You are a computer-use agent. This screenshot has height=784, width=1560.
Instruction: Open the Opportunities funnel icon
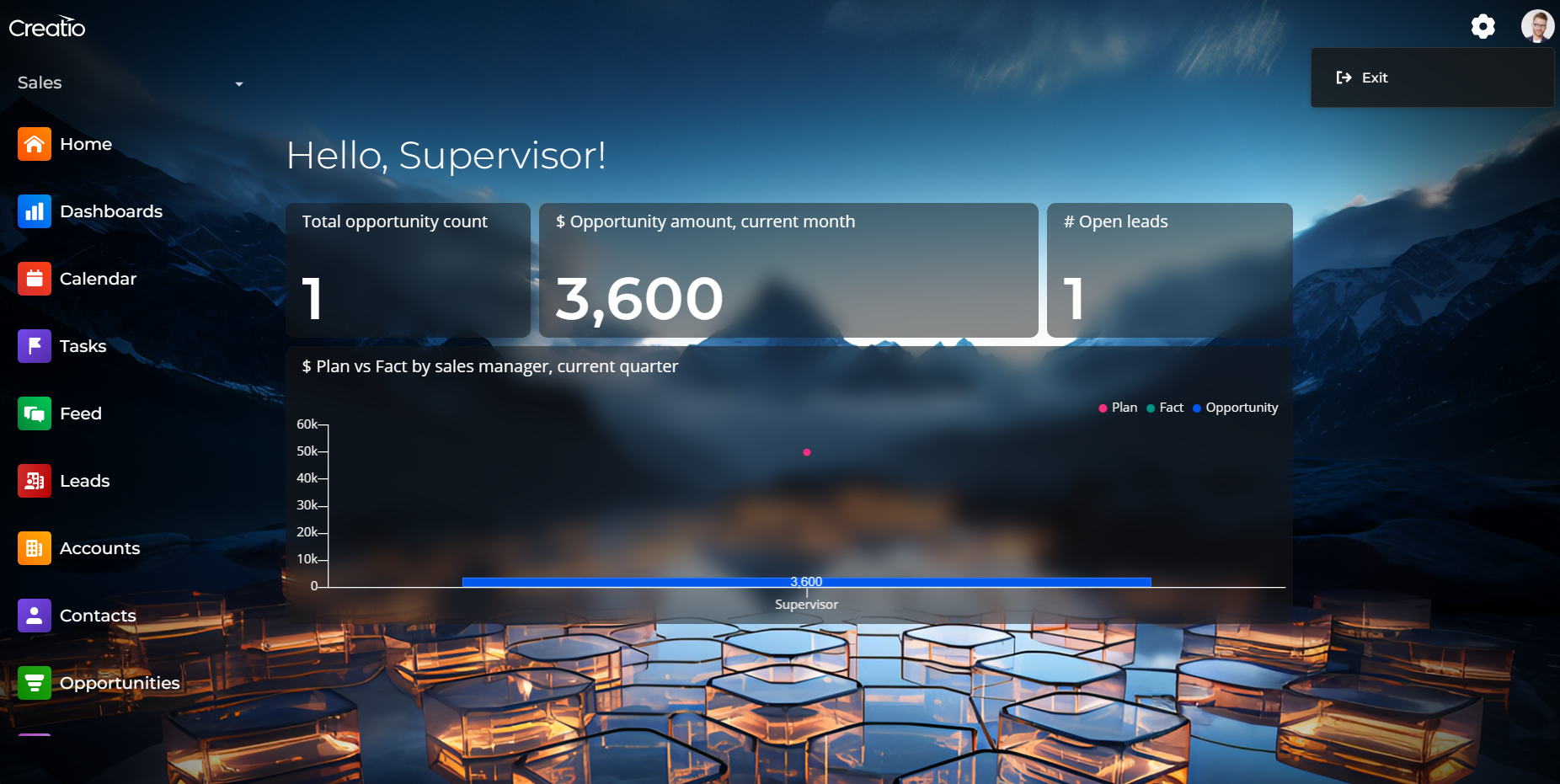point(35,683)
